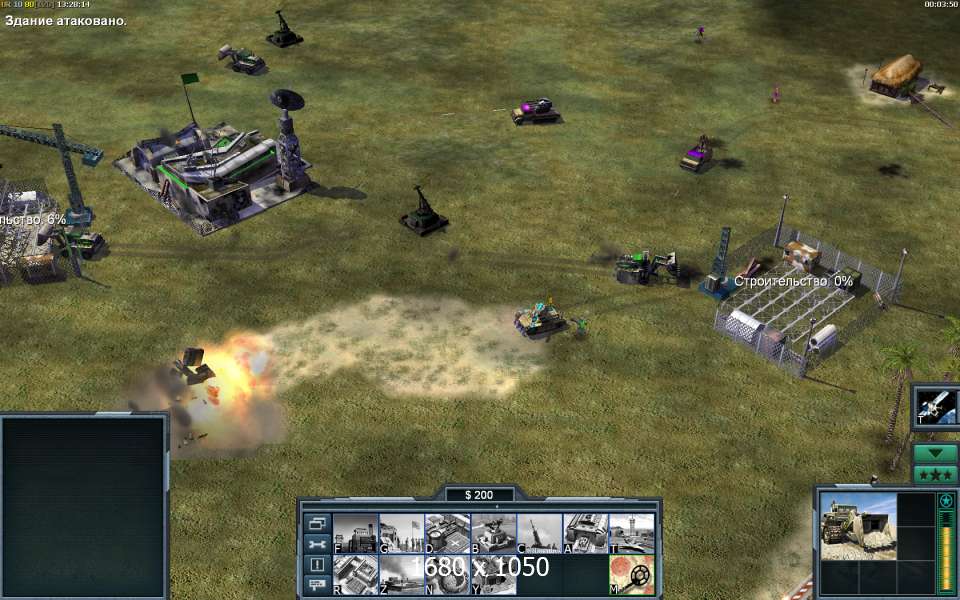Pick the dome structure icon labeled N
The image size is (960, 600).
tap(447, 575)
